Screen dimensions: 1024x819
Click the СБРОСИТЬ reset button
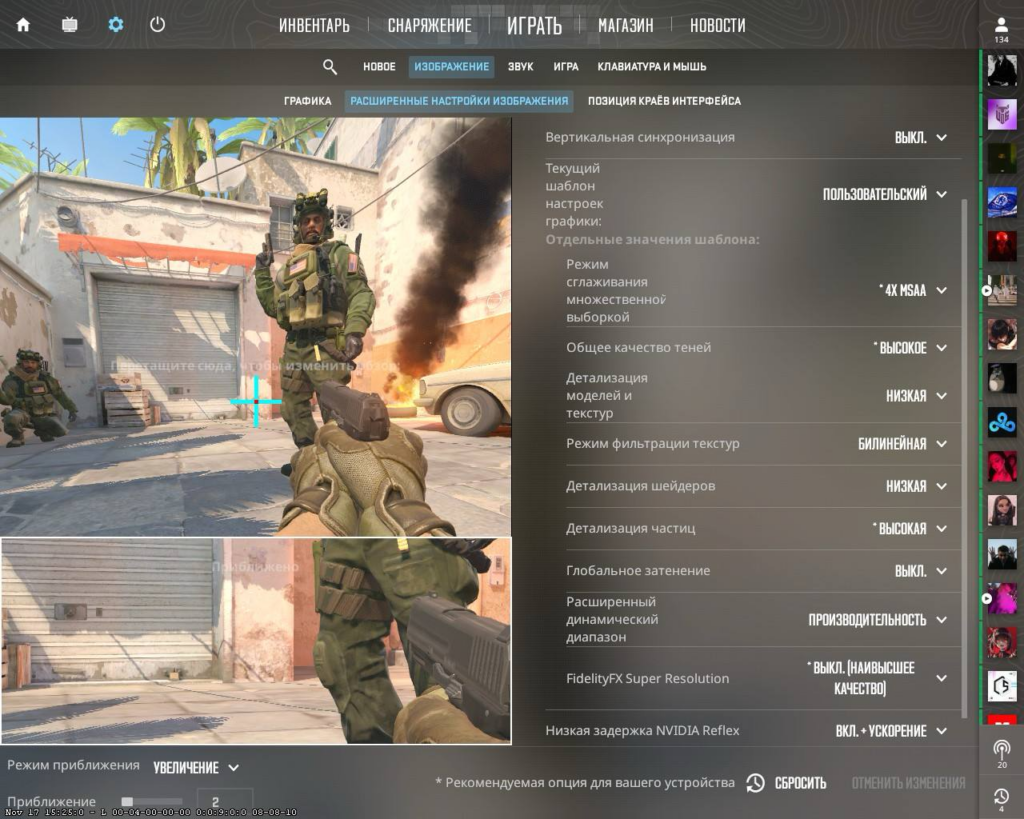point(788,783)
